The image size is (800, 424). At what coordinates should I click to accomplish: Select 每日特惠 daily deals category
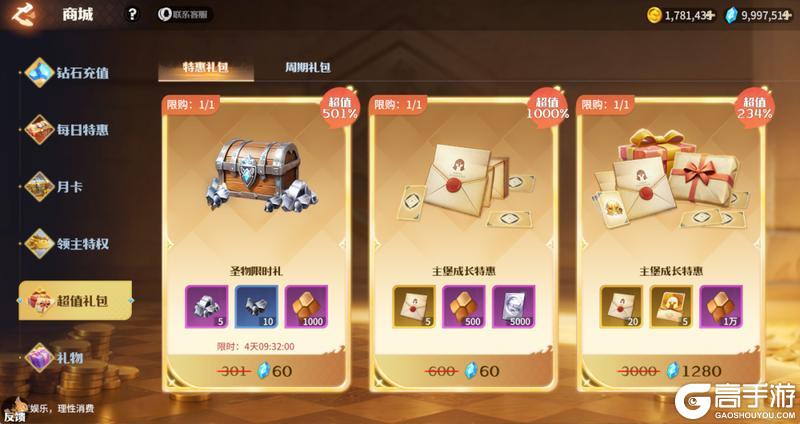70,129
